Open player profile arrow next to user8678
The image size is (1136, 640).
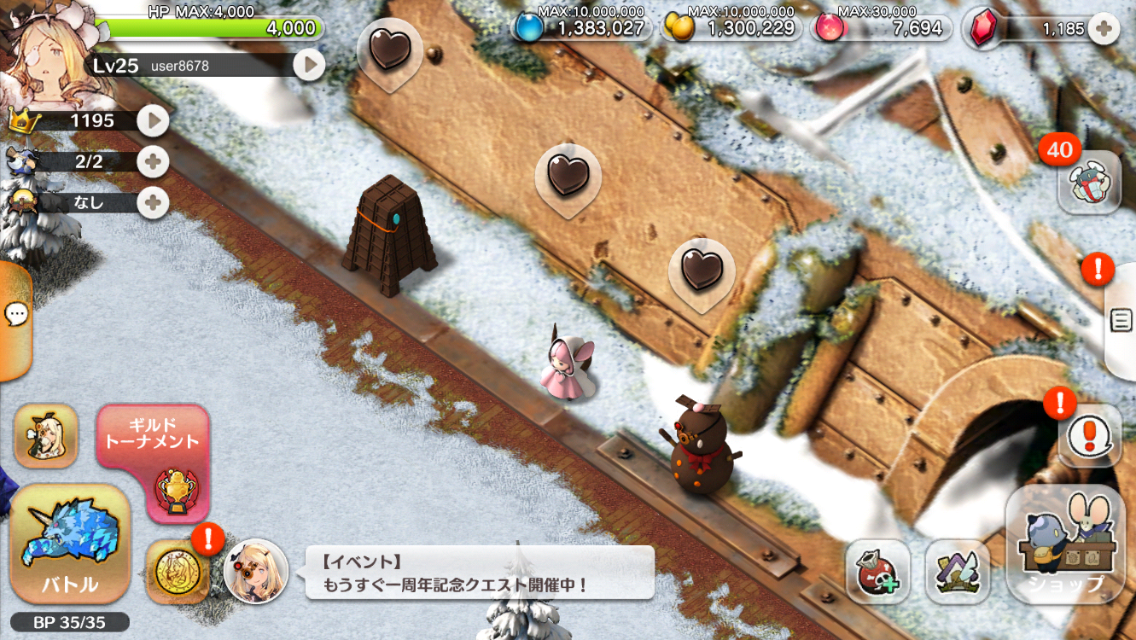[x=309, y=66]
